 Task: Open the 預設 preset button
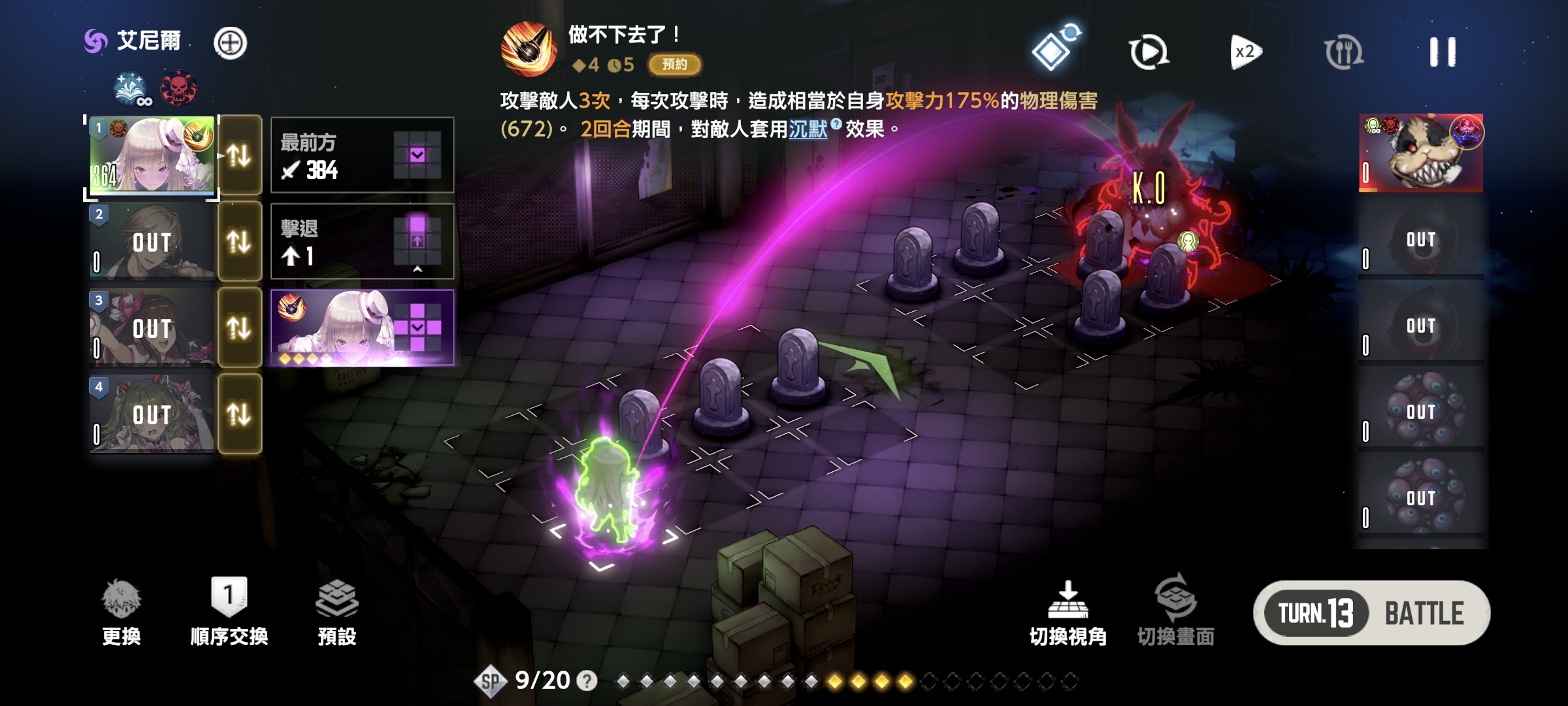(x=336, y=612)
